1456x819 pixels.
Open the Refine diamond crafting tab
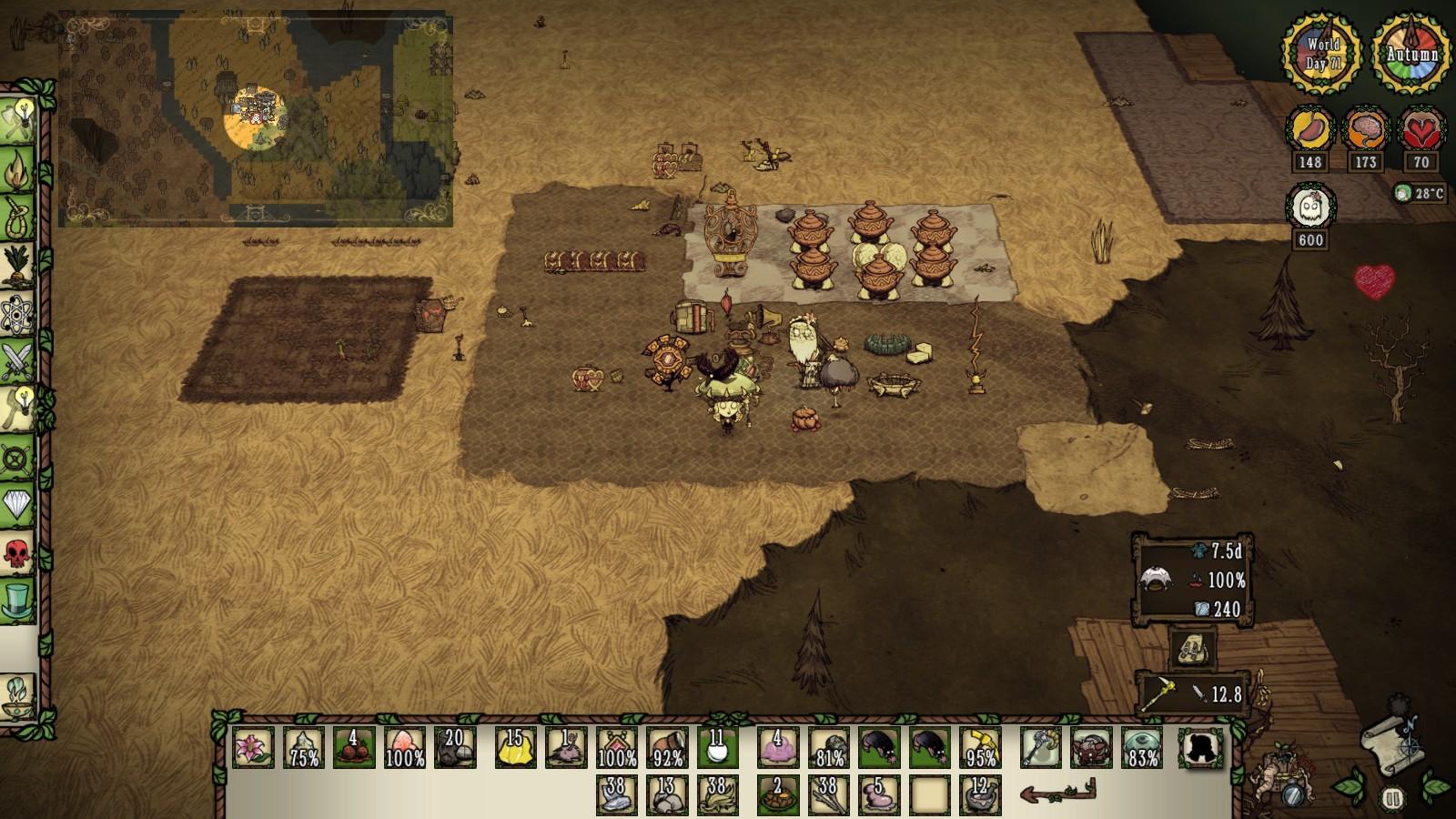(x=18, y=503)
